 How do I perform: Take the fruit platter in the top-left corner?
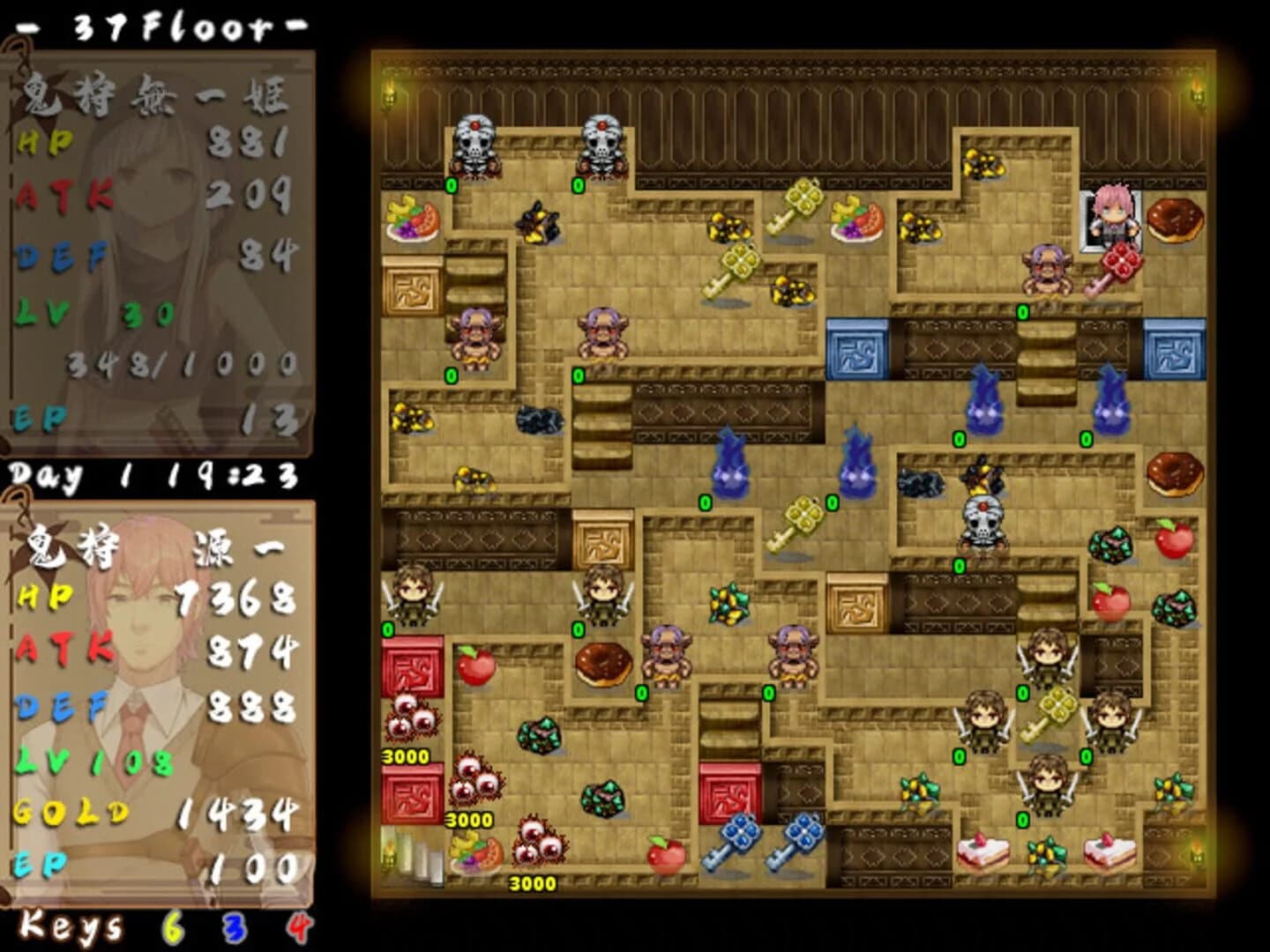(x=410, y=225)
